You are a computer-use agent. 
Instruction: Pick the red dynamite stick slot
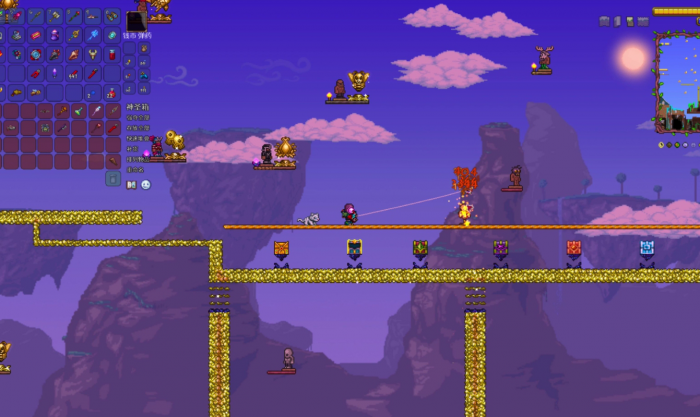[93, 74]
